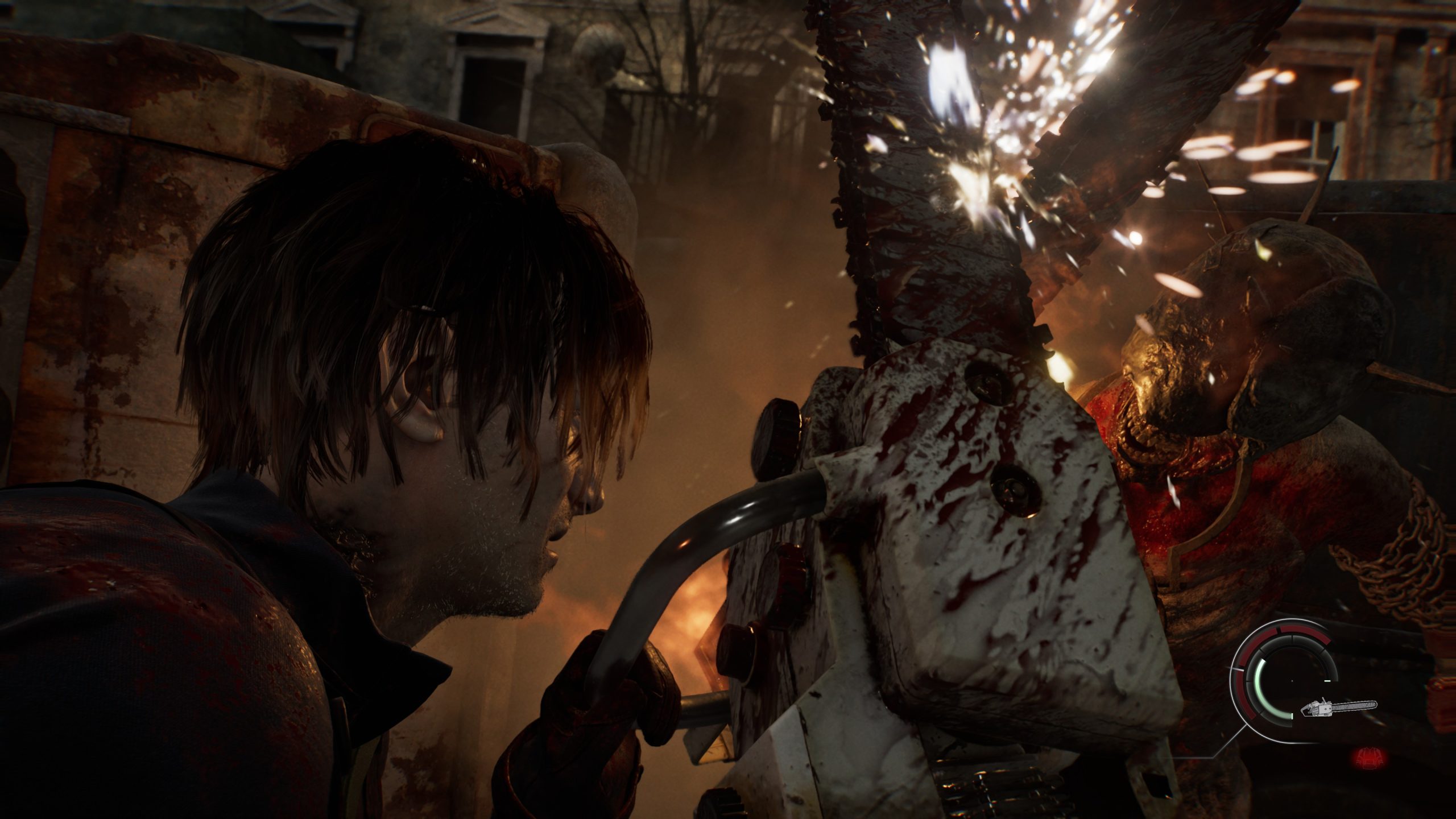Viewport: 1456px width, 819px height.
Task: Select the chainsaw icon in the weapon HUD
Action: click(1339, 708)
